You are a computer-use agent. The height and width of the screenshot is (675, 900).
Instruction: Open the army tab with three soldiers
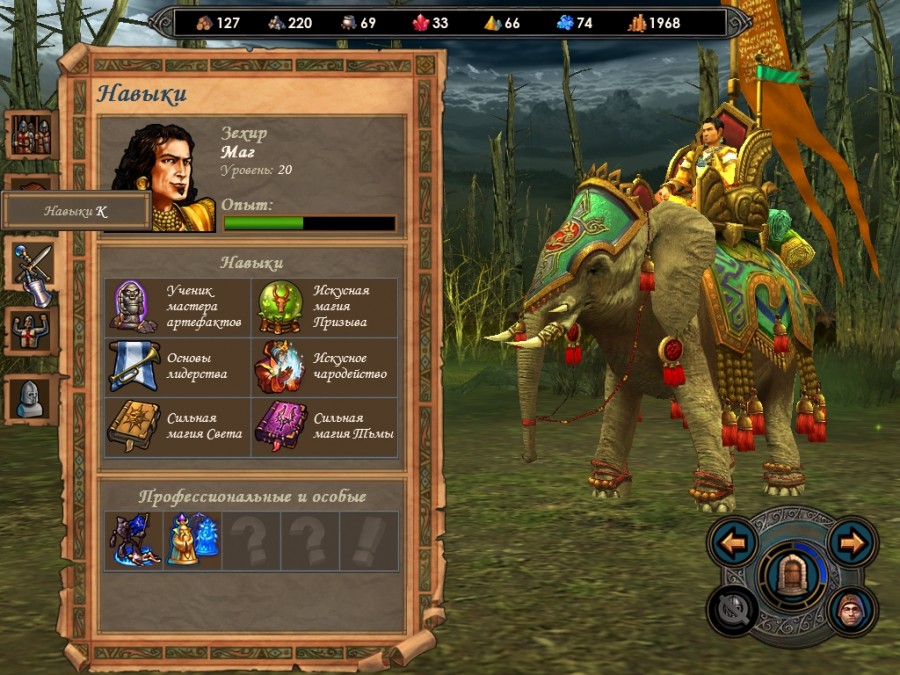click(x=31, y=135)
